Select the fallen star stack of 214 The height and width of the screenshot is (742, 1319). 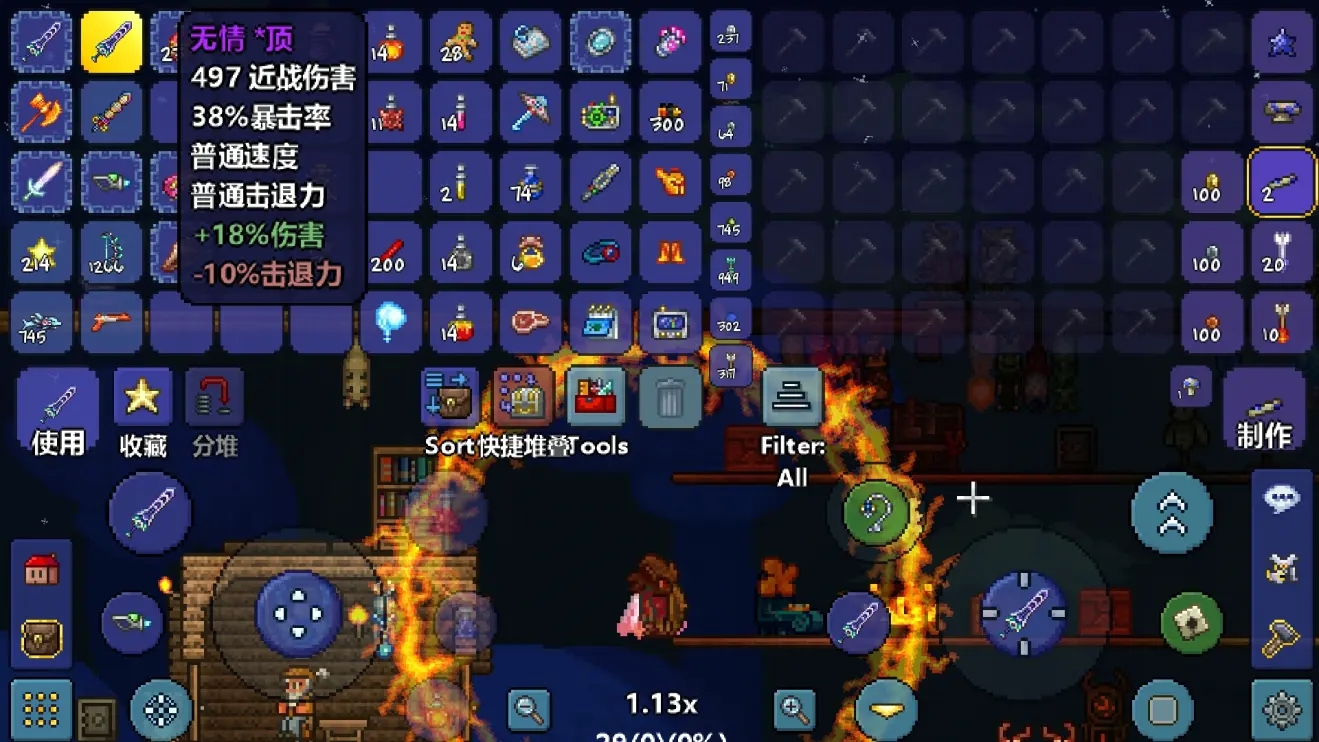click(41, 252)
